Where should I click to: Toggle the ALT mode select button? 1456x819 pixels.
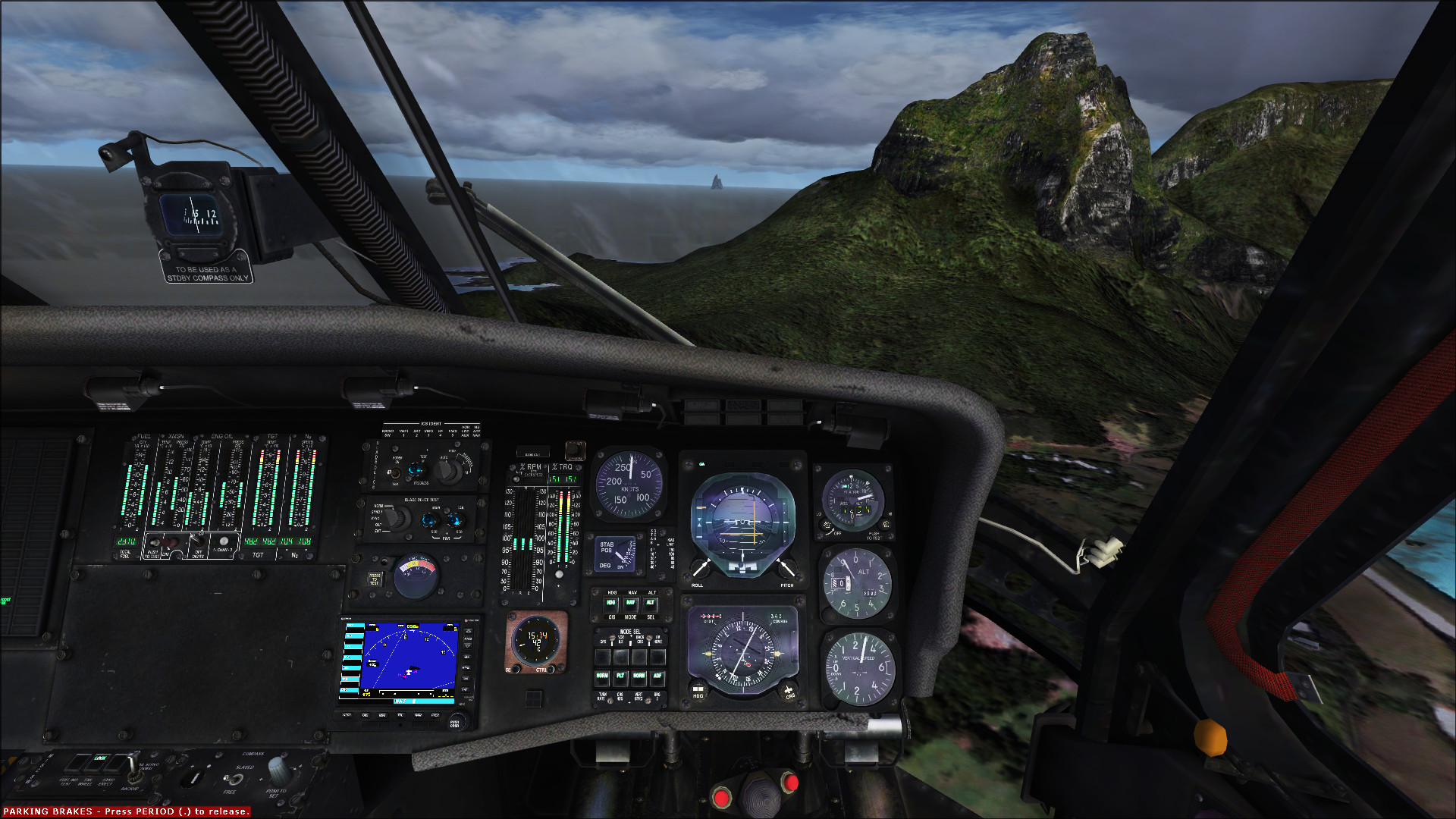click(x=651, y=604)
